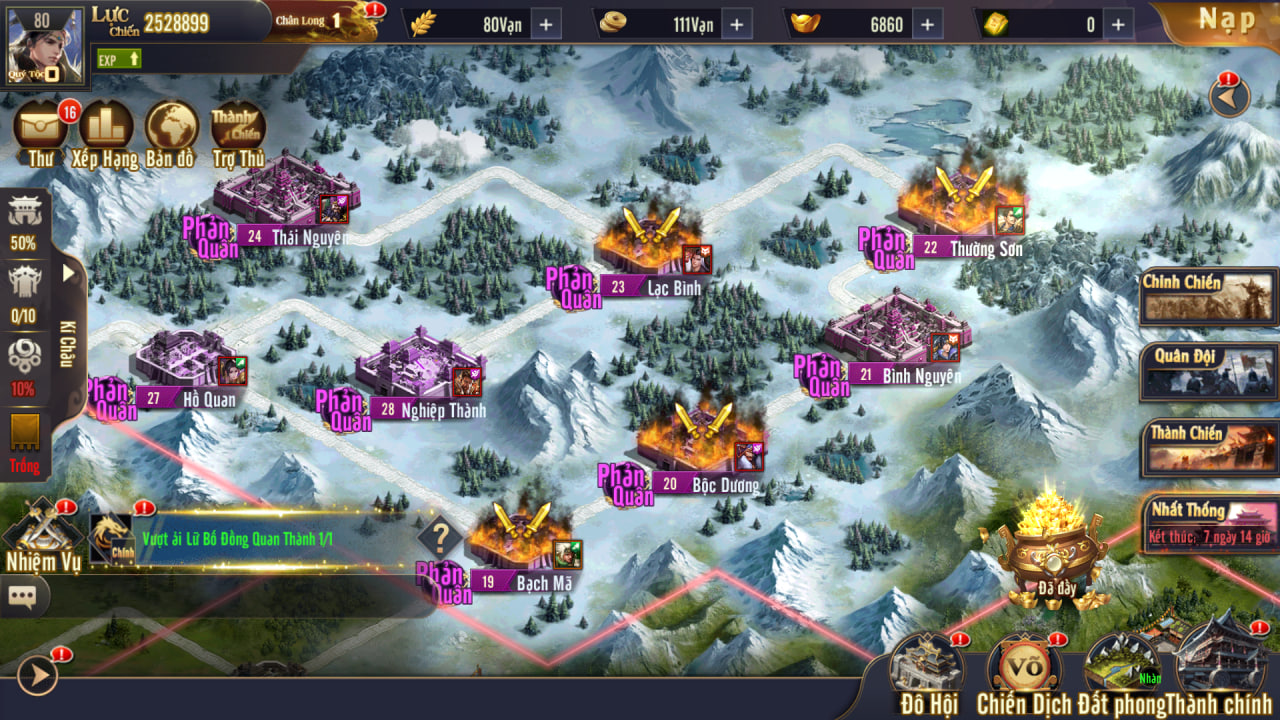Open the Bản đồ world map
1280x720 pixels.
pyautogui.click(x=171, y=132)
